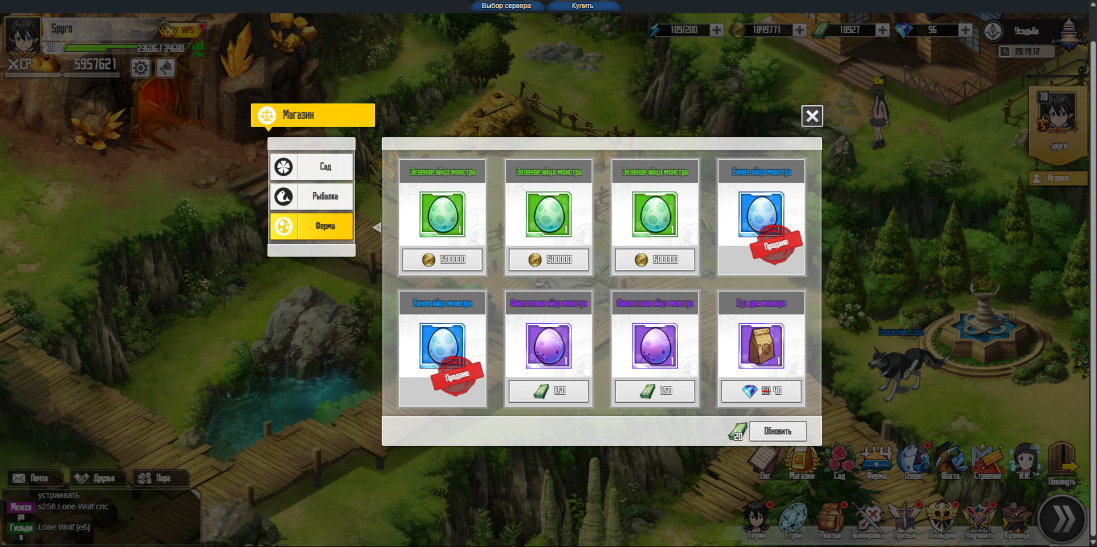Screen dimensions: 1097x547
Task: Add more energy with the plus button
Action: click(716, 30)
